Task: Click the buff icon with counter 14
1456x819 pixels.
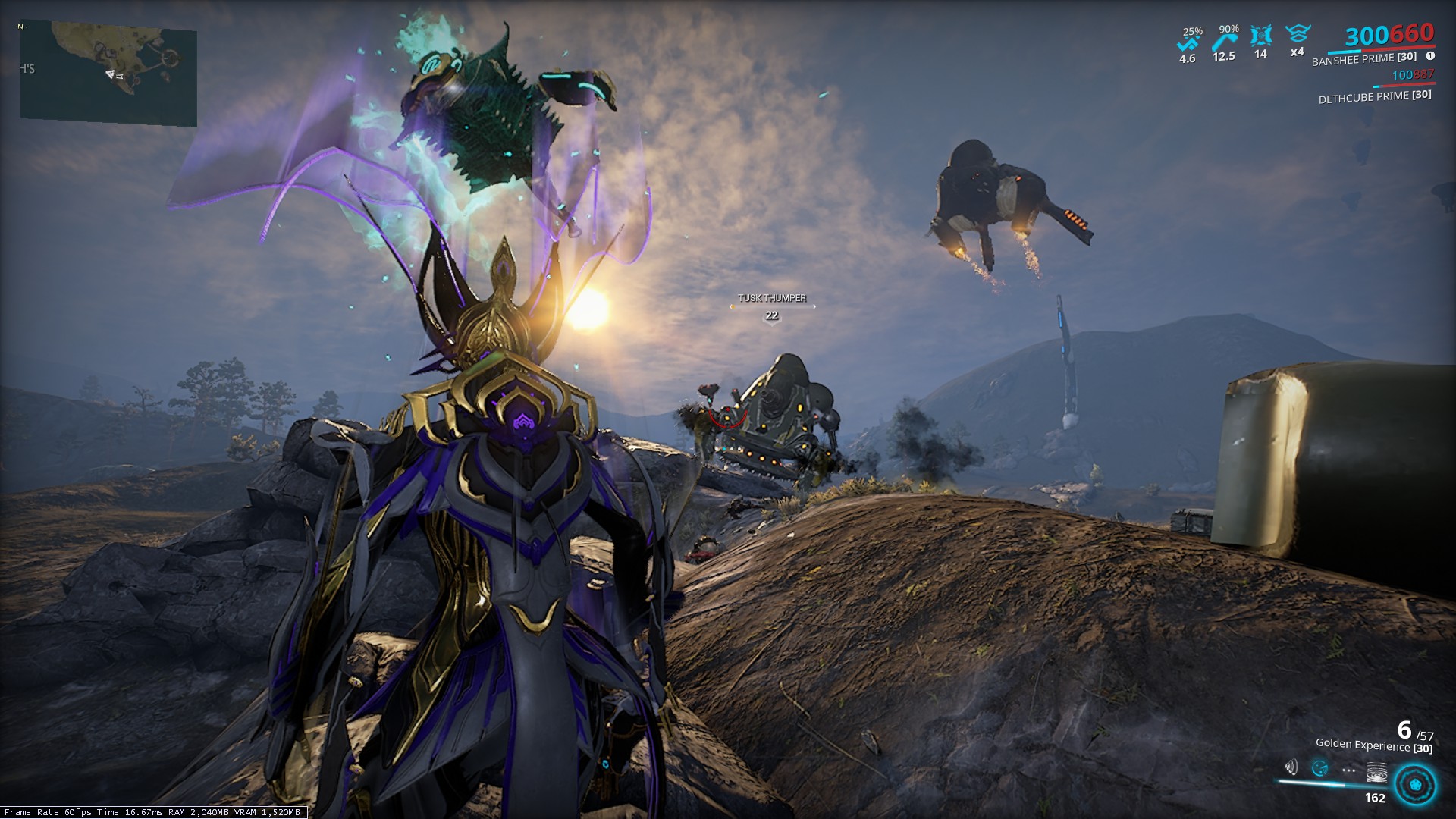Action: 1260,36
